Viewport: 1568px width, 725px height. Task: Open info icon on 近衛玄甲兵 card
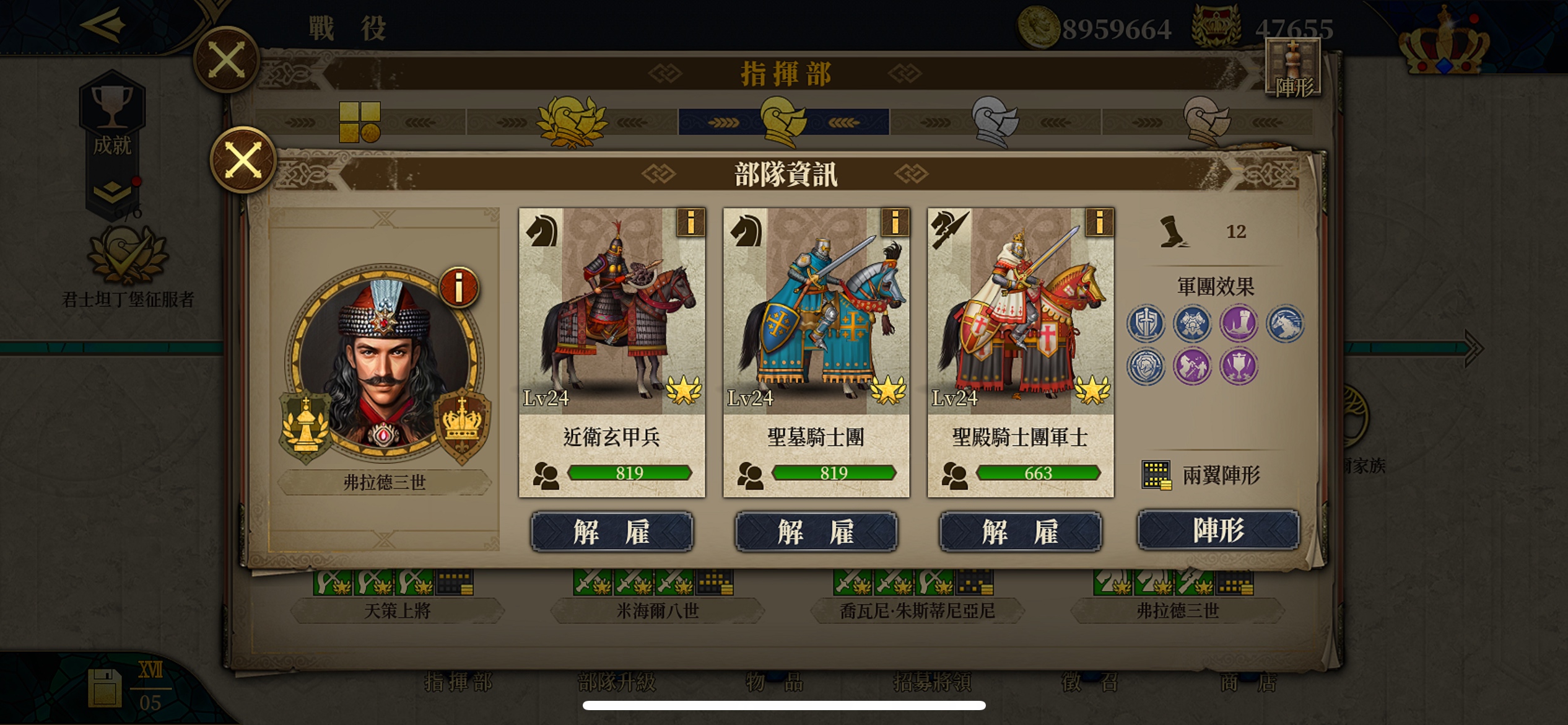[690, 222]
